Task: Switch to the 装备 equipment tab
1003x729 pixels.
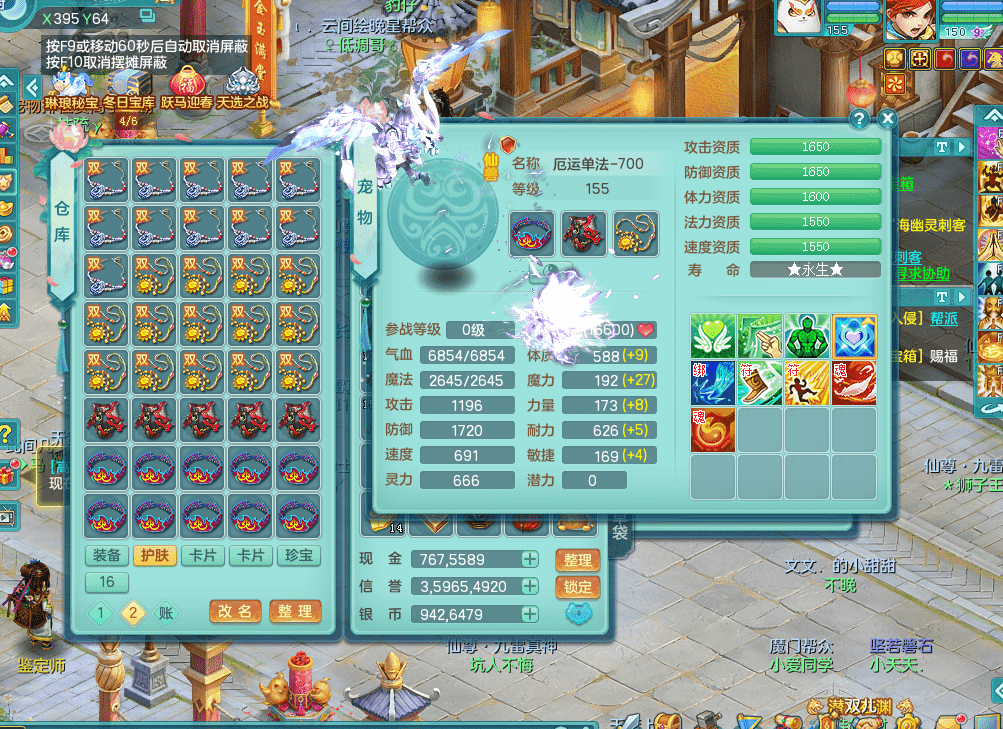Action: (x=107, y=555)
